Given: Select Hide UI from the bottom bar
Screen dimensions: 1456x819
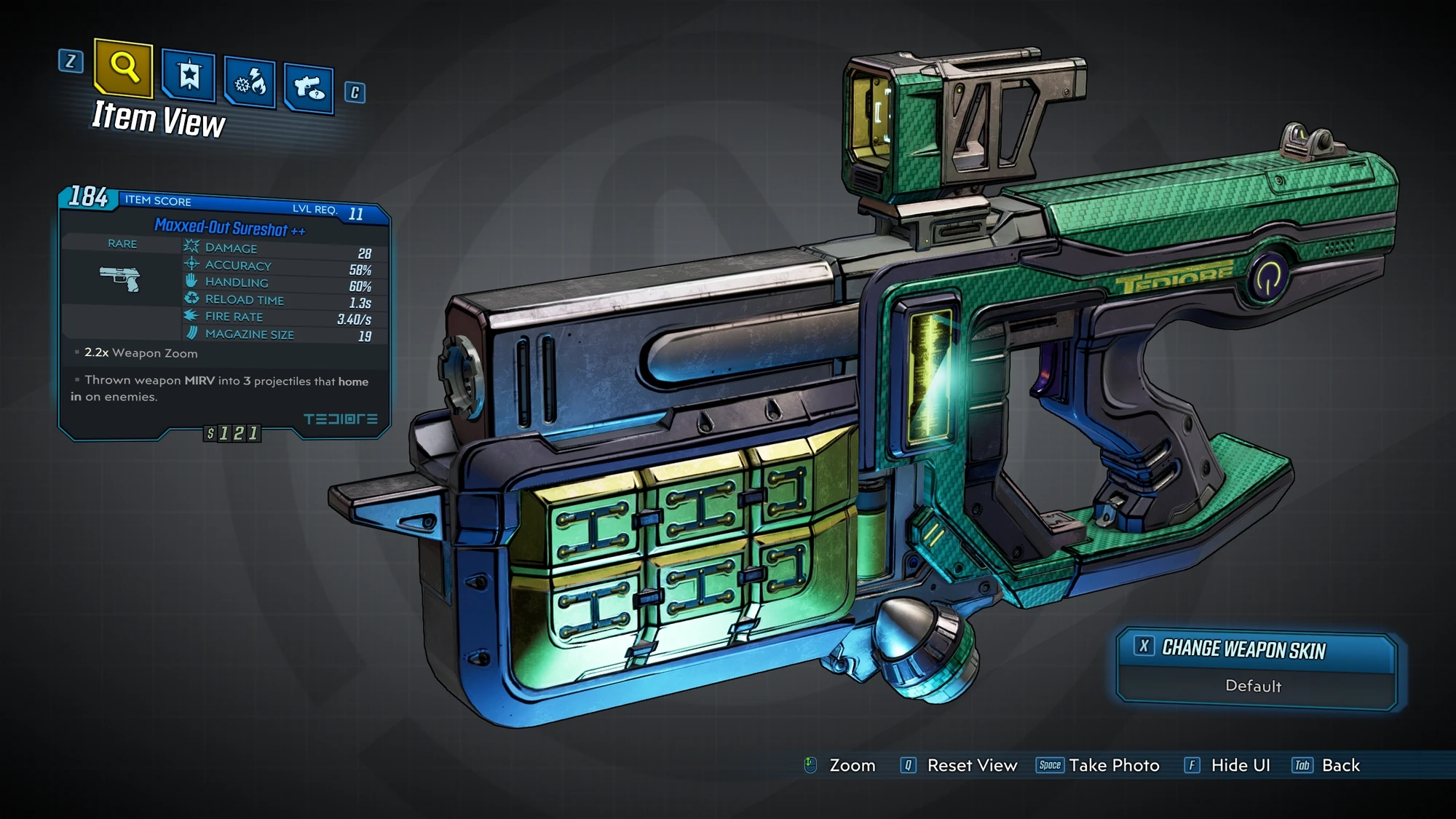Looking at the screenshot, I should click(1240, 765).
